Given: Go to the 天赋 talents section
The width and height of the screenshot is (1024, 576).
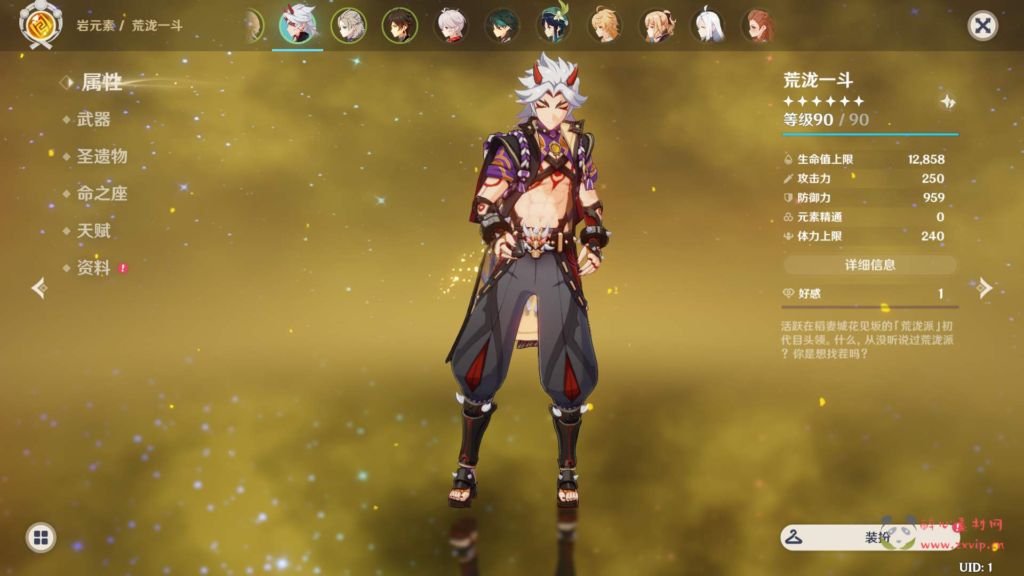Looking at the screenshot, I should [x=93, y=231].
